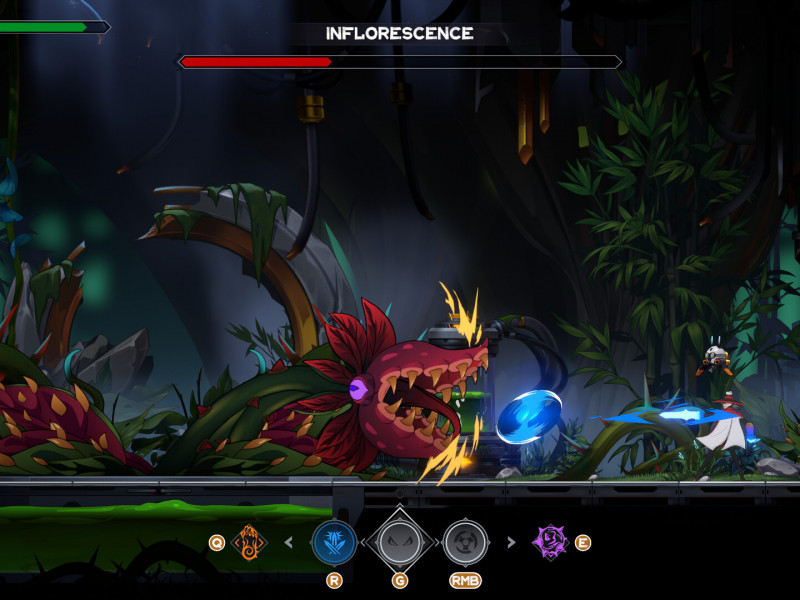
Task: Click the central angry-eyes mask ability
Action: point(399,542)
